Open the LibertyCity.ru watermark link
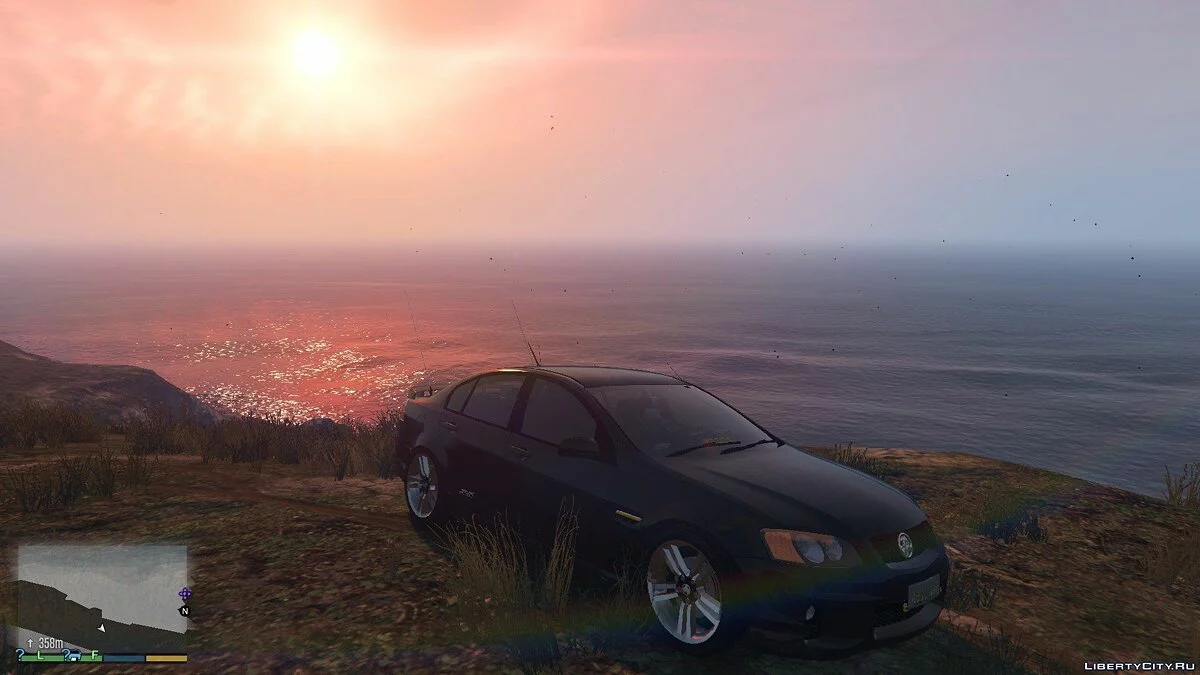 pyautogui.click(x=1138, y=663)
